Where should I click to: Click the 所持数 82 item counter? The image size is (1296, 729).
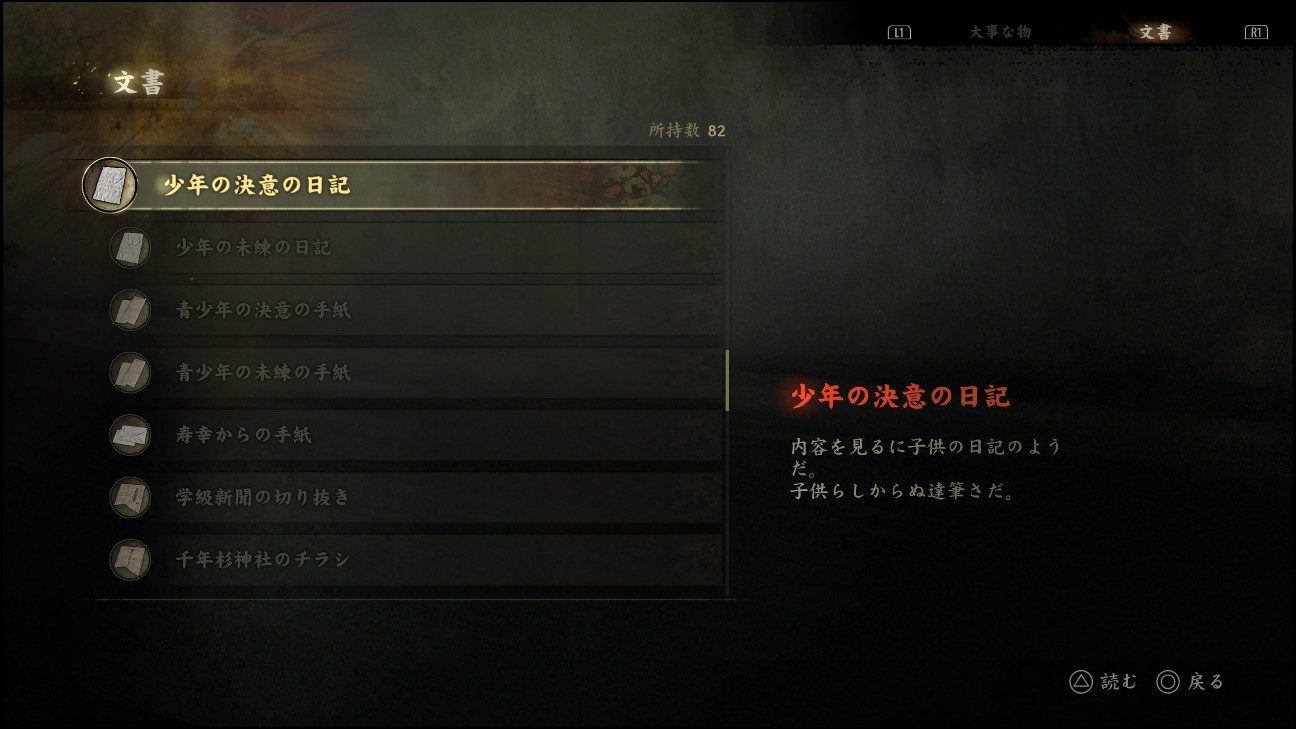pos(686,130)
